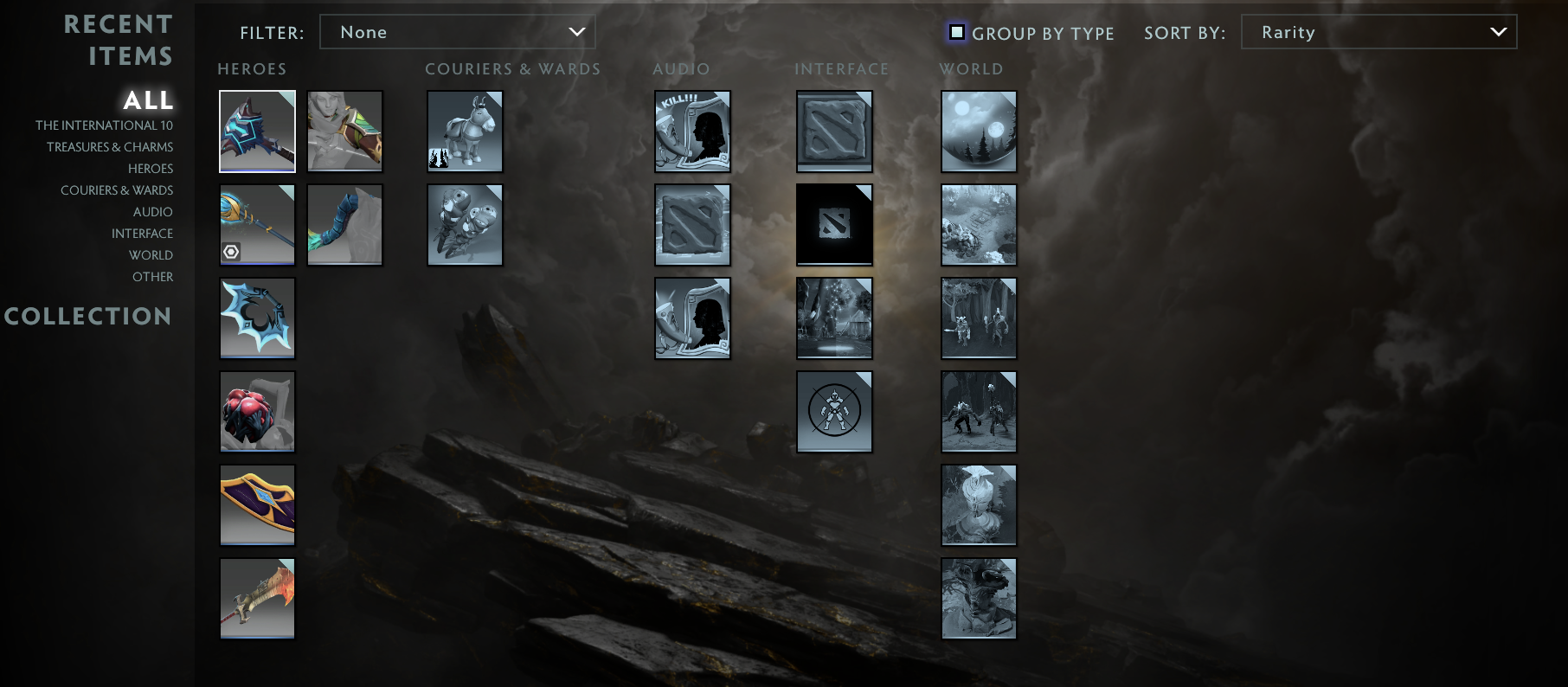
Task: Click the icy bat-wing blade item
Action: point(257,318)
